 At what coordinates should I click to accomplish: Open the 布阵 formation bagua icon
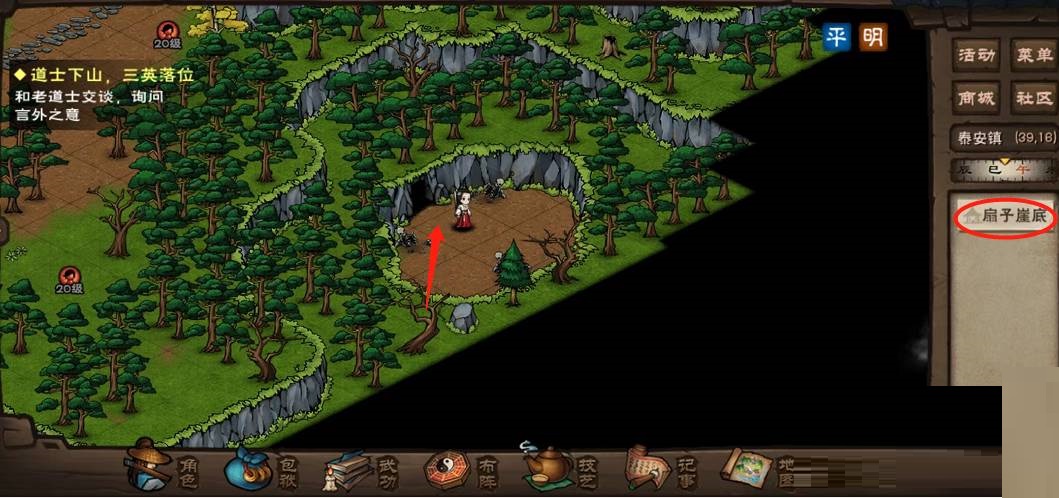[460, 467]
